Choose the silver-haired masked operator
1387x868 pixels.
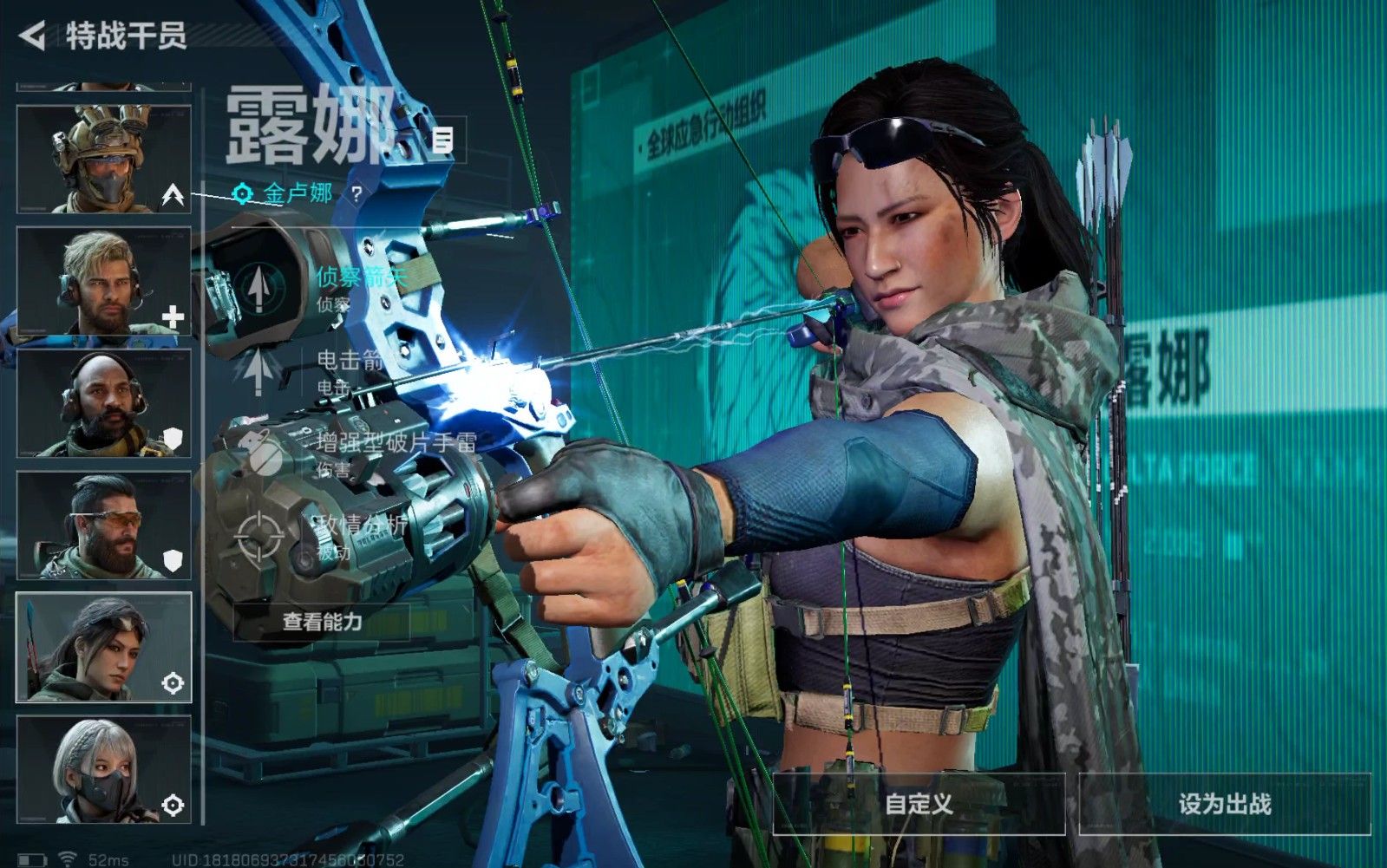(x=103, y=770)
